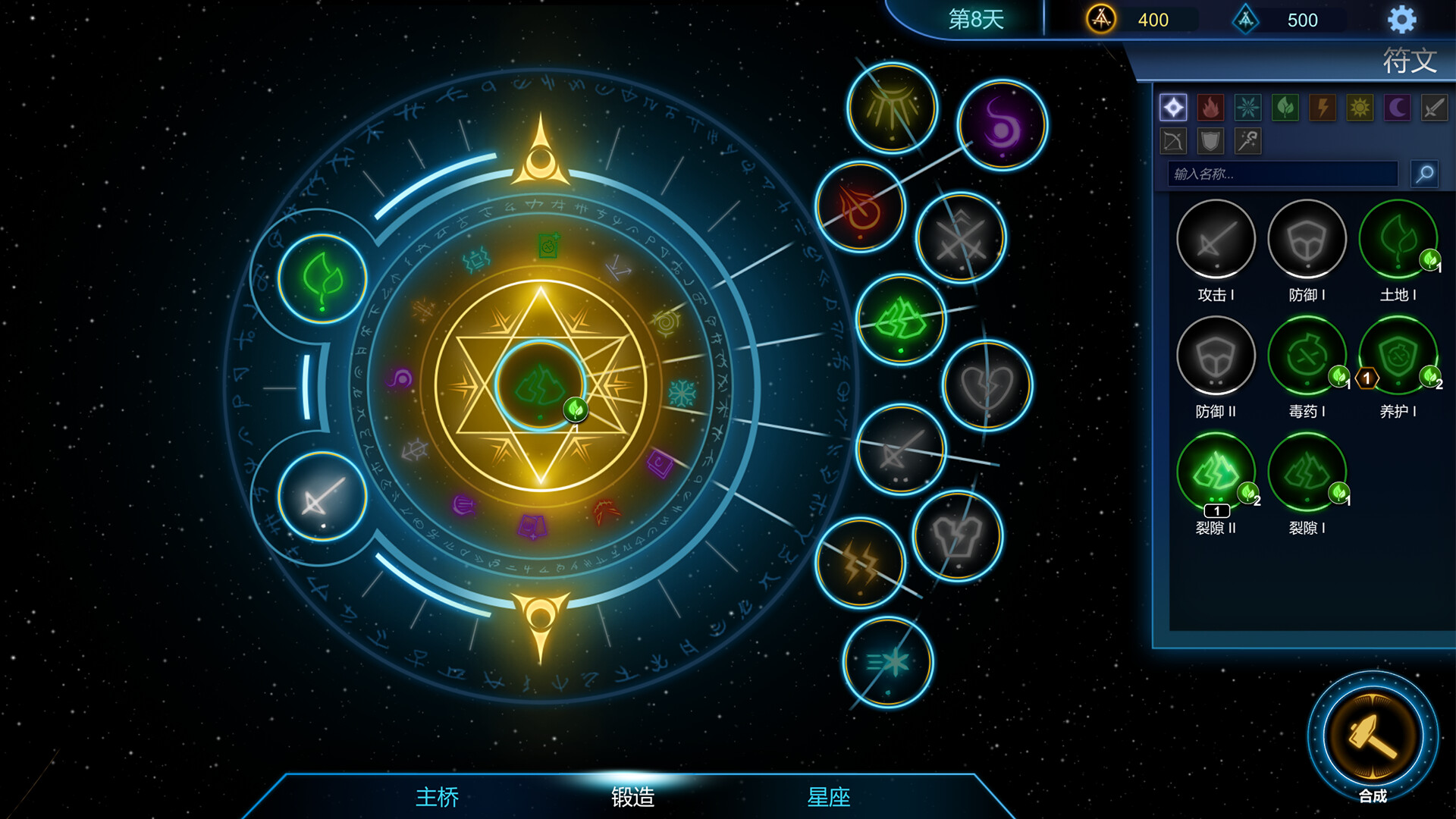Choose the 裂隙 II rune
The width and height of the screenshot is (1456, 819).
point(1216,473)
